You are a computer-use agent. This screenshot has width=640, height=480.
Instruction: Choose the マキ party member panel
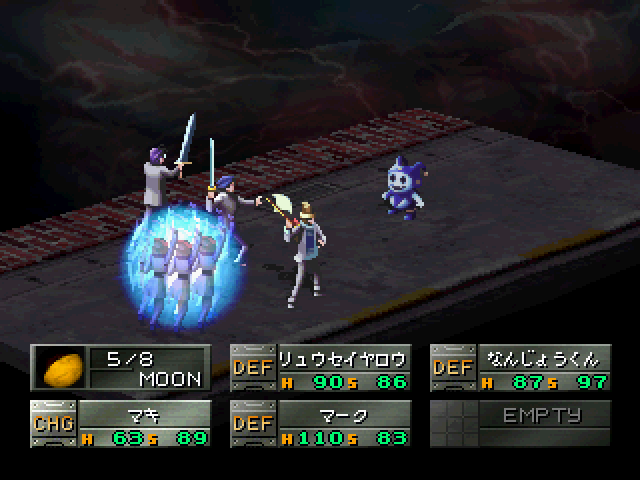click(120, 423)
